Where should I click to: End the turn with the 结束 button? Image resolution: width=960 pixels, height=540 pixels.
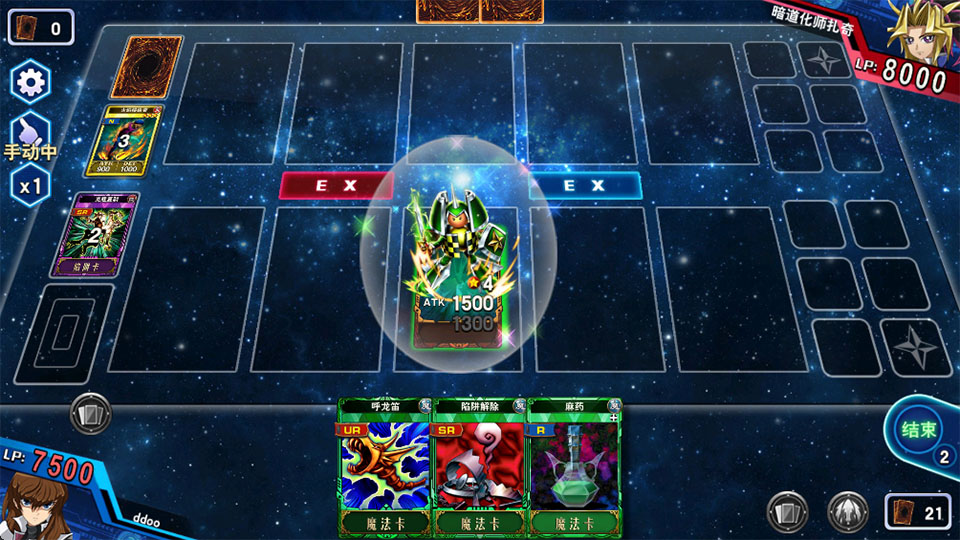coord(919,428)
